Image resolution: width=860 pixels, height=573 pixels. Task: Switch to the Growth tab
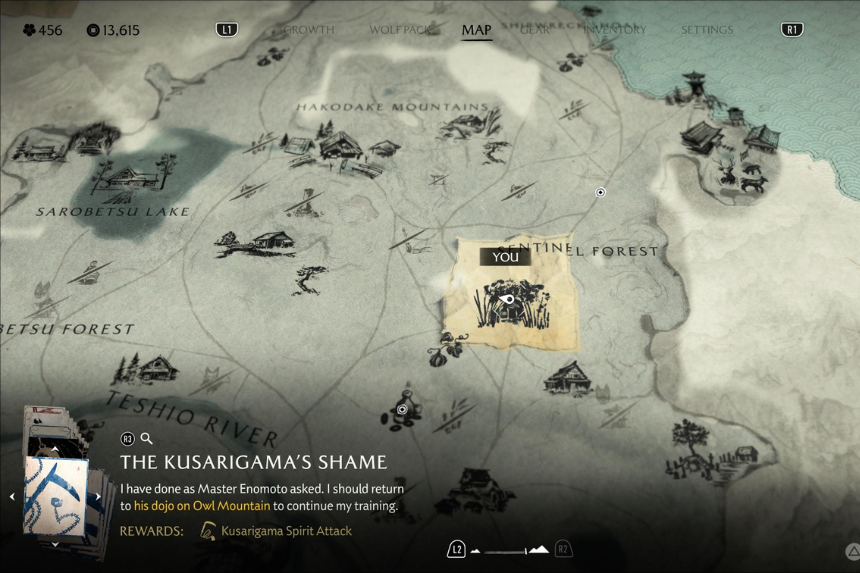click(x=308, y=30)
